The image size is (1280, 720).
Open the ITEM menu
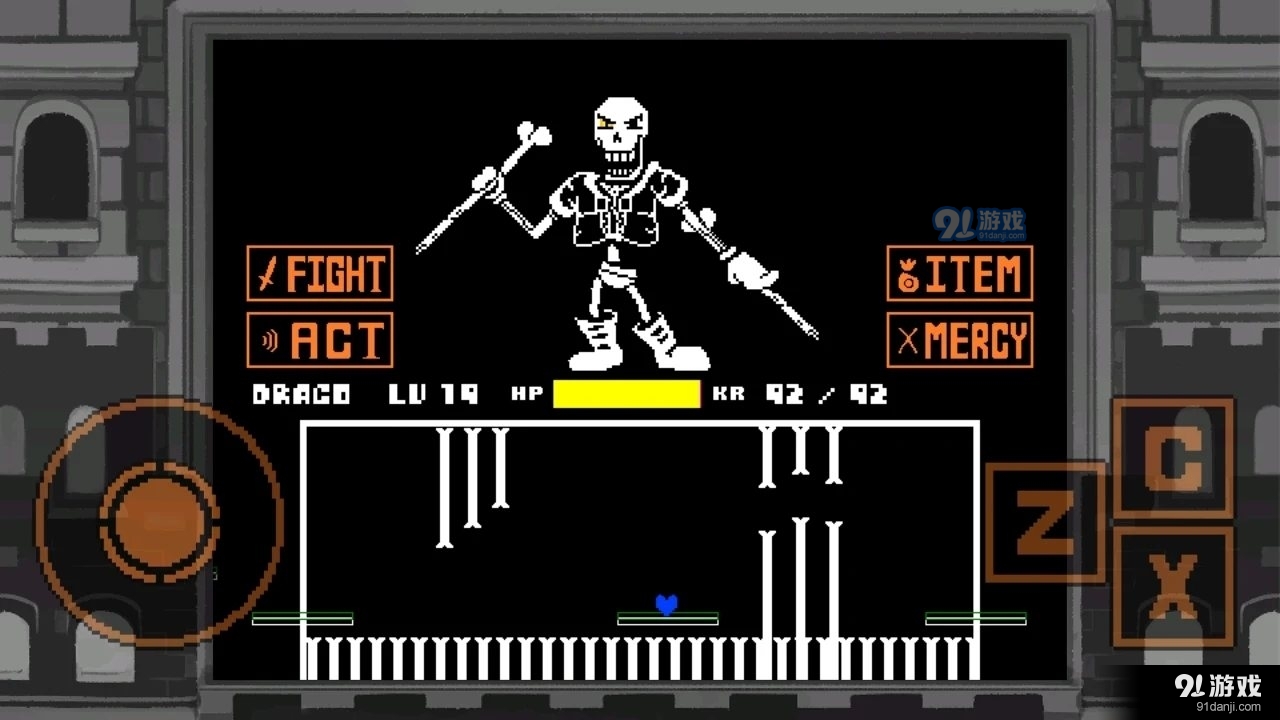coord(960,273)
